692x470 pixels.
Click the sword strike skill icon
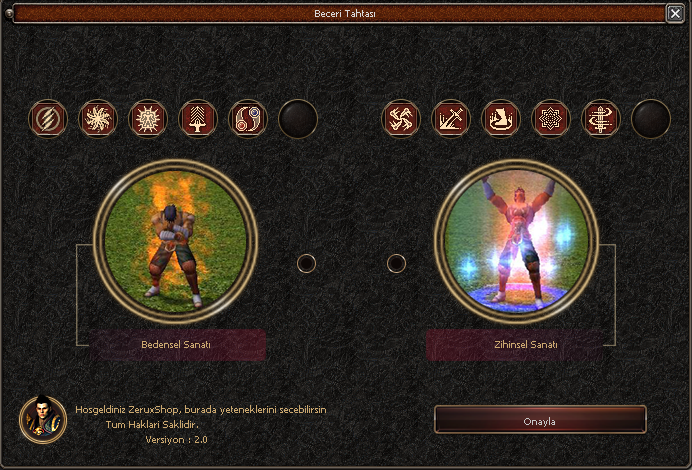[451, 119]
